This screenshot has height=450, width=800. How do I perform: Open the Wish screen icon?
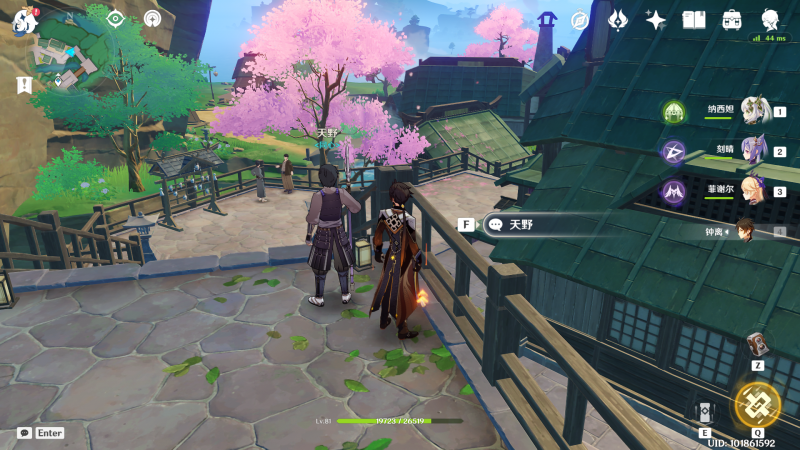pyautogui.click(x=618, y=20)
